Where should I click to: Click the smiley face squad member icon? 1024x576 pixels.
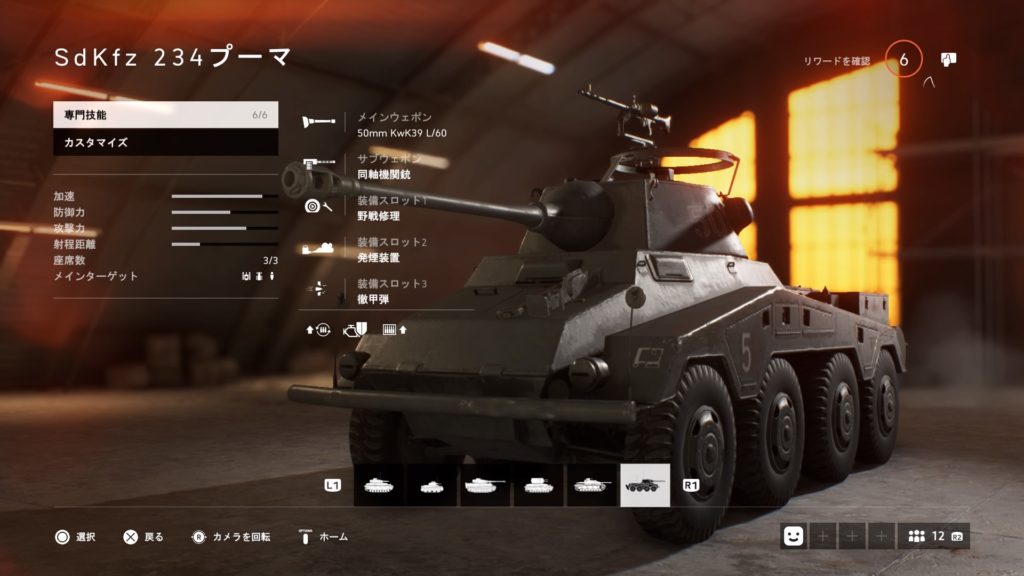coord(794,537)
